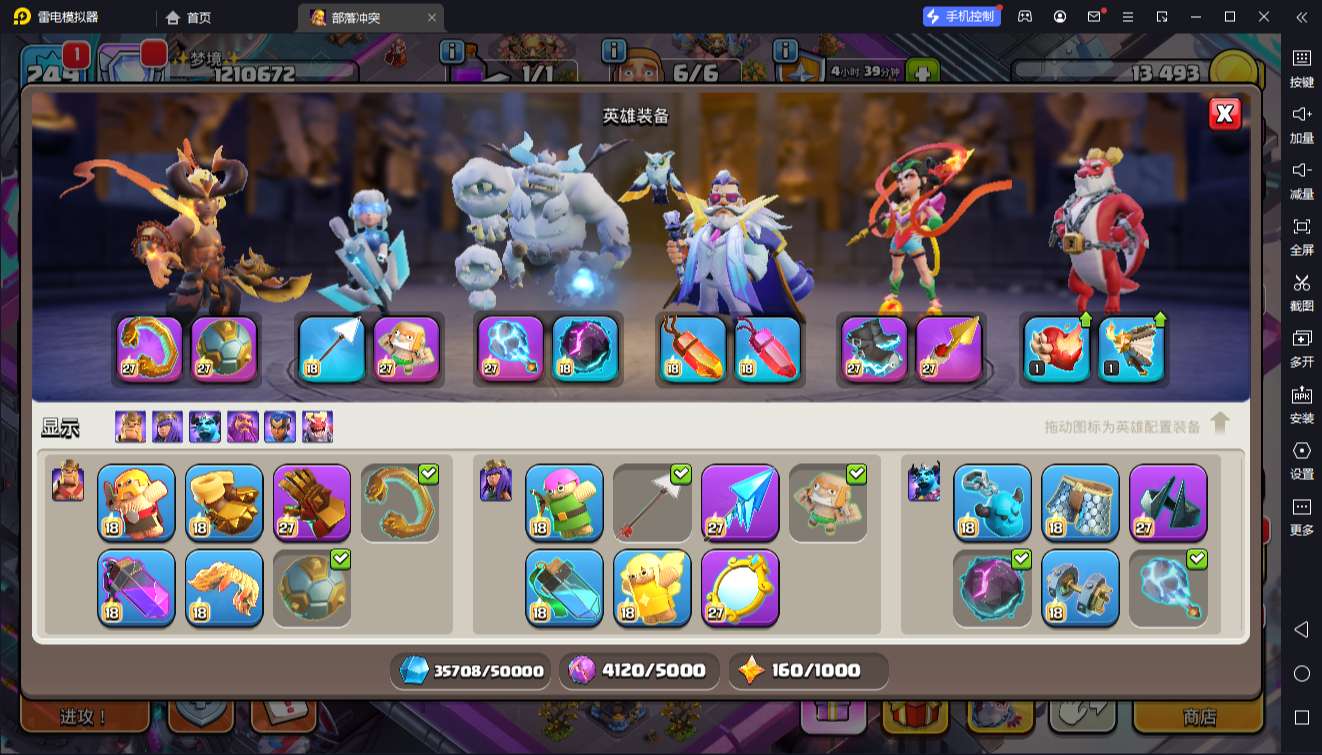Open the emulator screenshot tool

pos(1301,290)
